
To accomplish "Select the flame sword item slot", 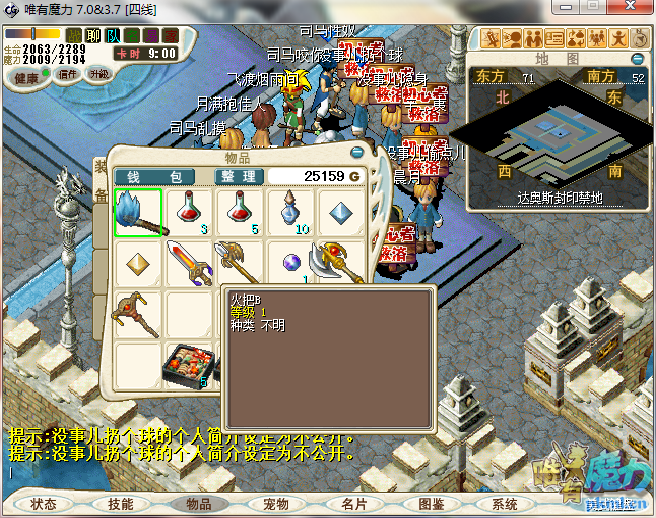I will (x=189, y=264).
